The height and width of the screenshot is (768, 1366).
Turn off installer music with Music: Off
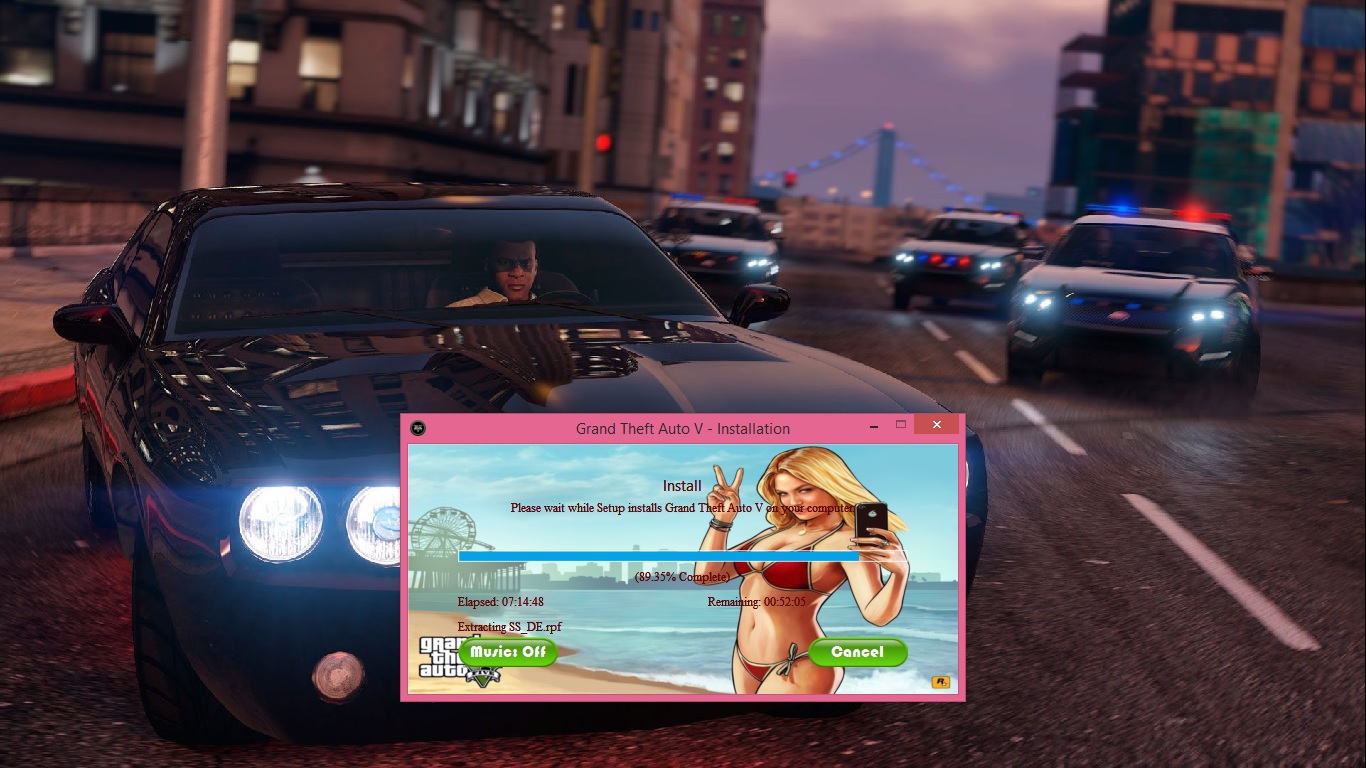click(x=508, y=652)
